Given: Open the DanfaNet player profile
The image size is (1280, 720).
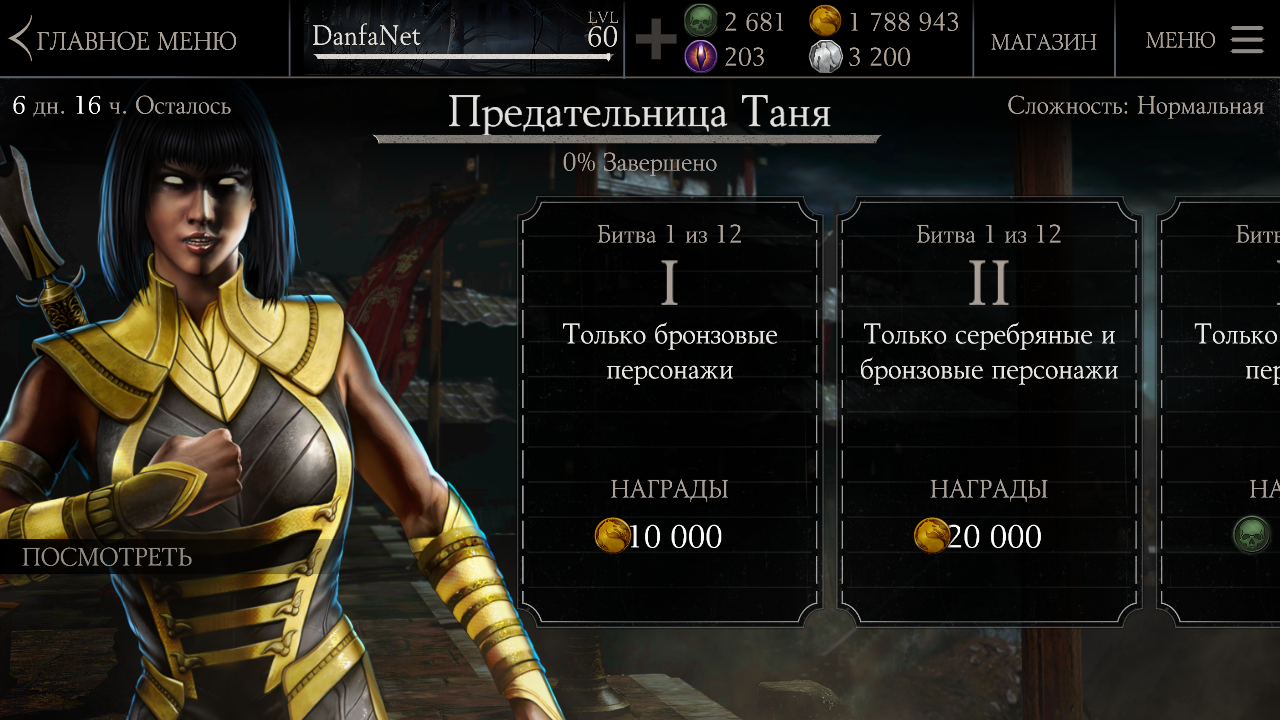Looking at the screenshot, I should click(460, 39).
